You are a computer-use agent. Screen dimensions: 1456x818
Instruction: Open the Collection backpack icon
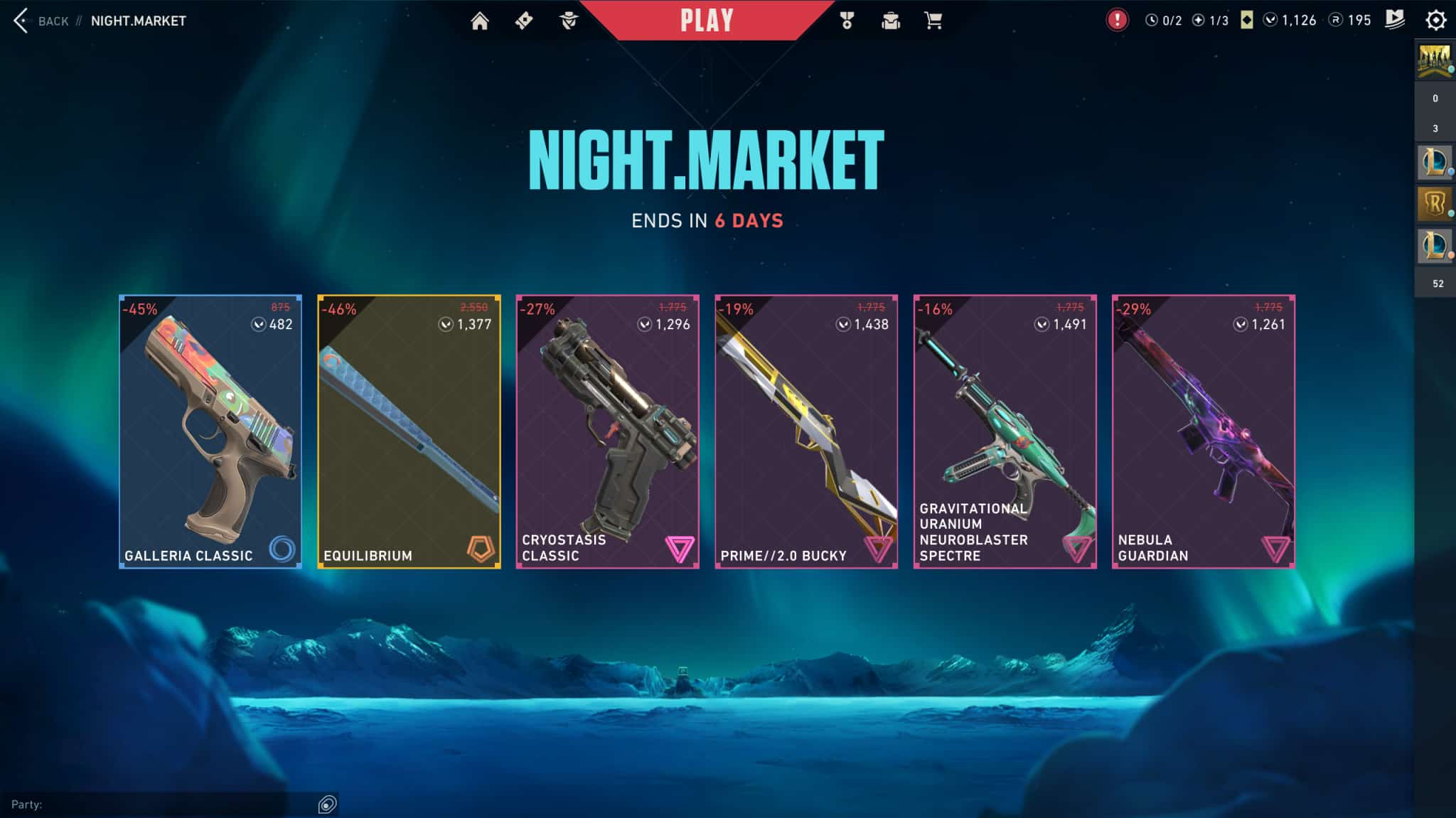pos(890,21)
